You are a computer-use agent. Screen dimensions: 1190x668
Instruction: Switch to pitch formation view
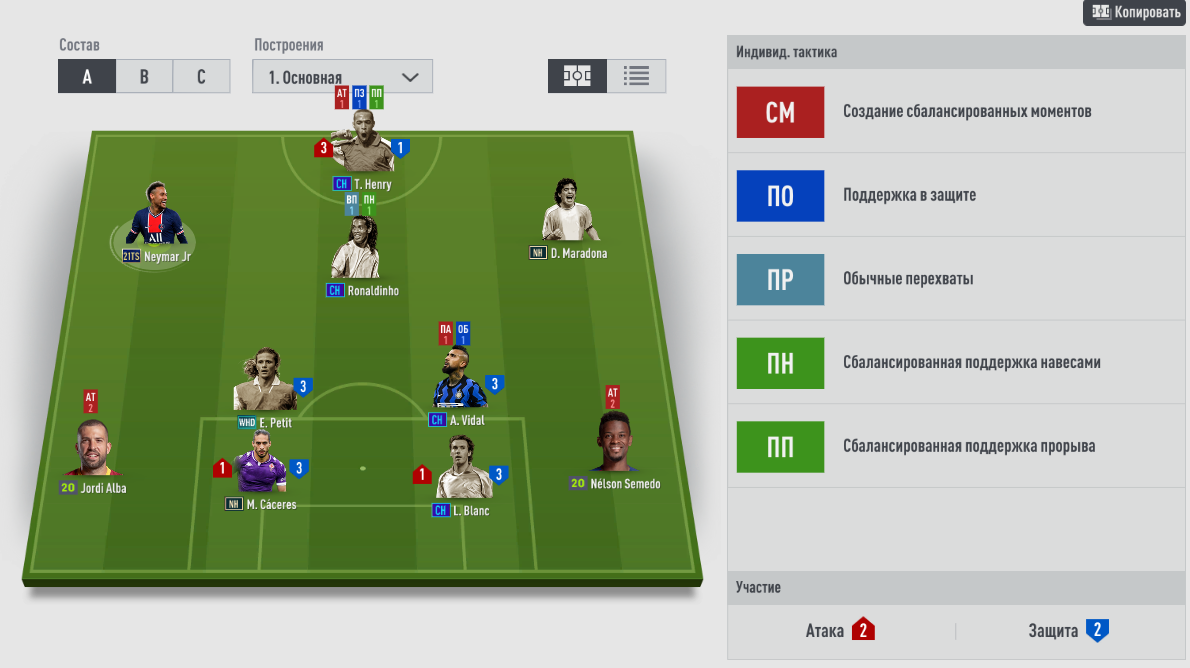pos(577,76)
